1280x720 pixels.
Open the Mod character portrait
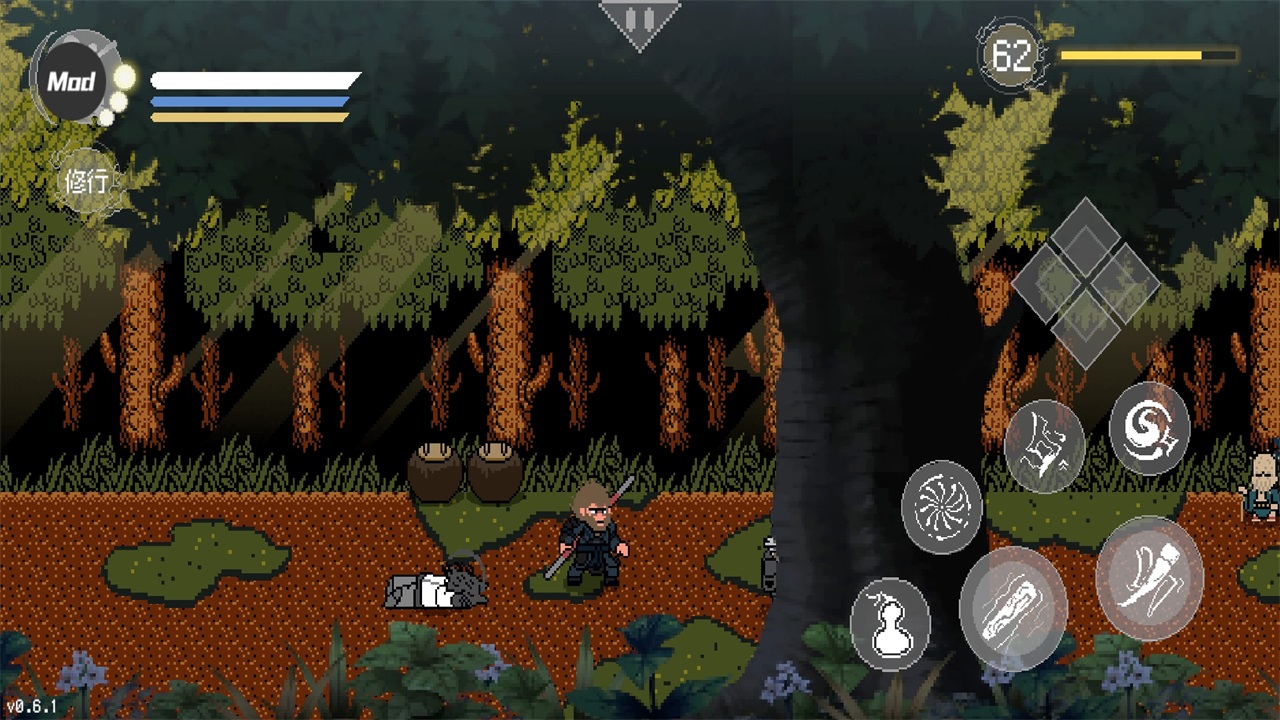click(73, 81)
